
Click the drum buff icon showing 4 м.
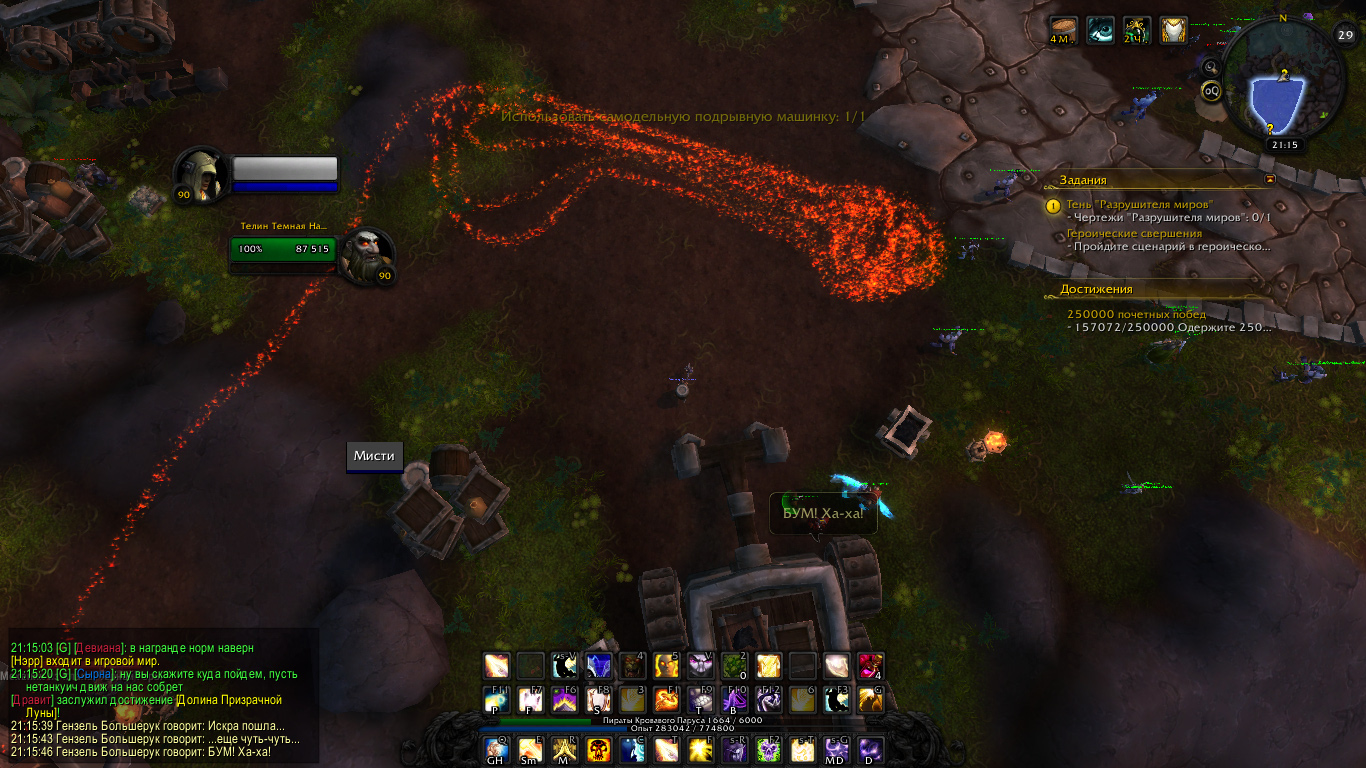click(1064, 31)
